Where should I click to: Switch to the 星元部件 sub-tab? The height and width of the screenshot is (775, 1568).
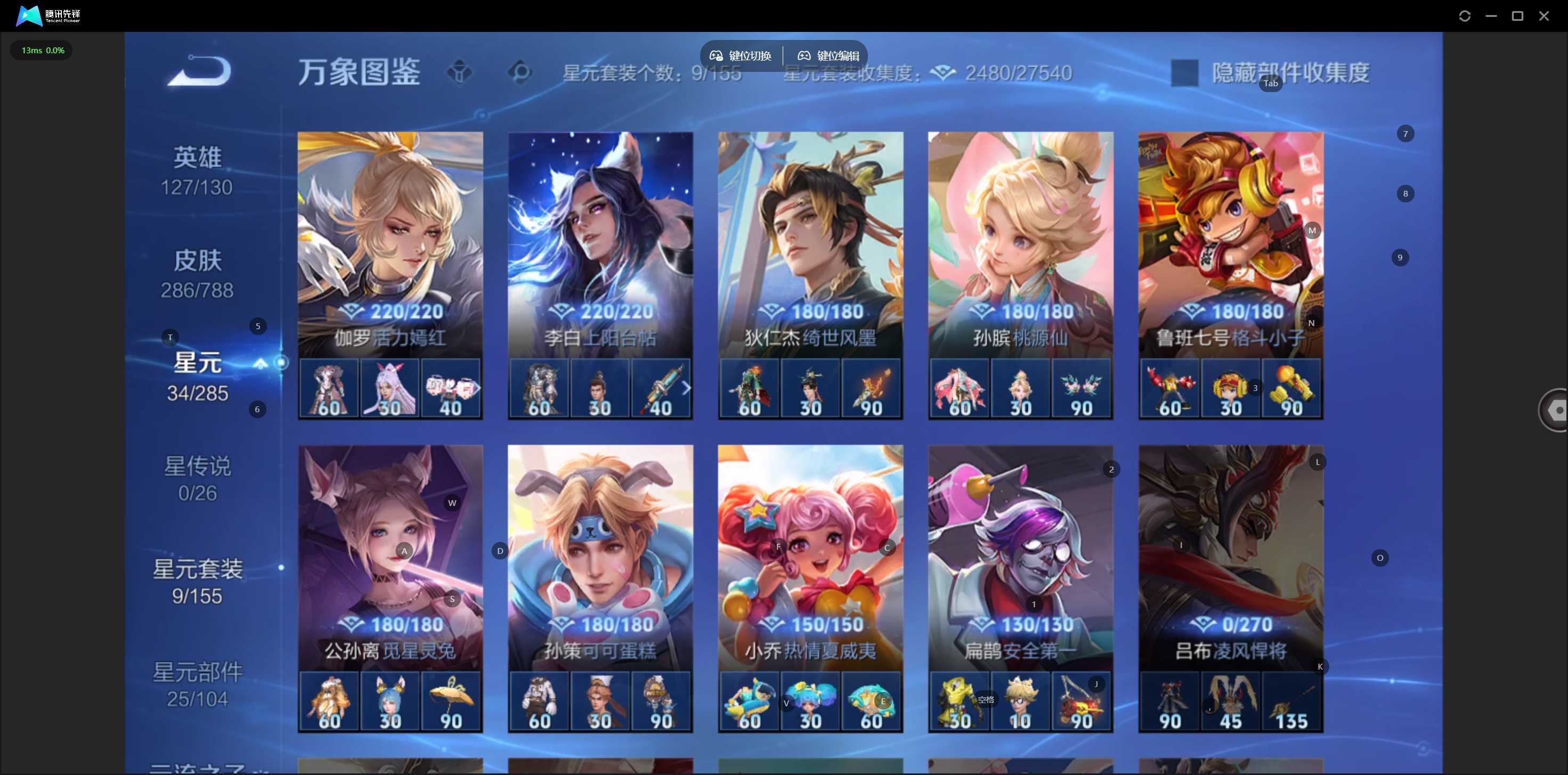[197, 684]
